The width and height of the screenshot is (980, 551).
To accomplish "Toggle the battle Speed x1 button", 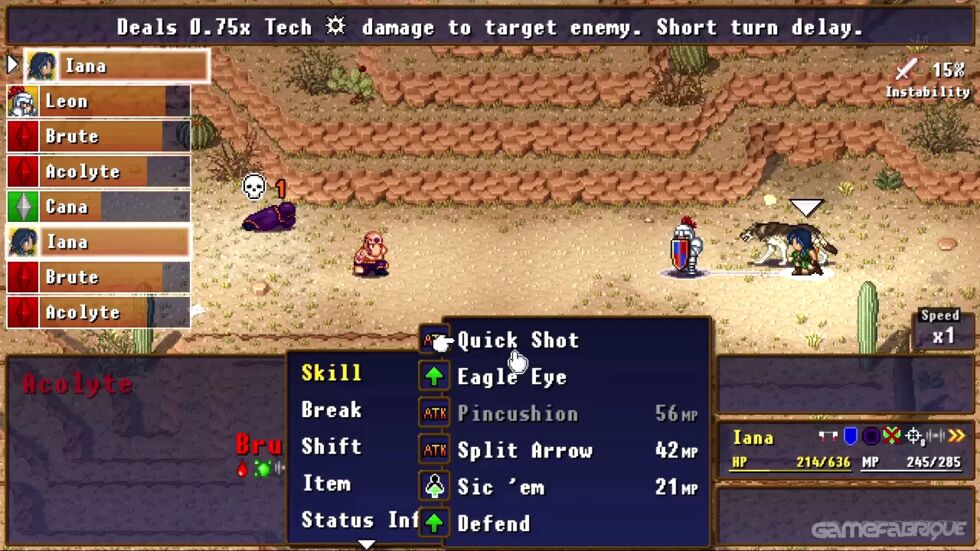I will coord(942,328).
